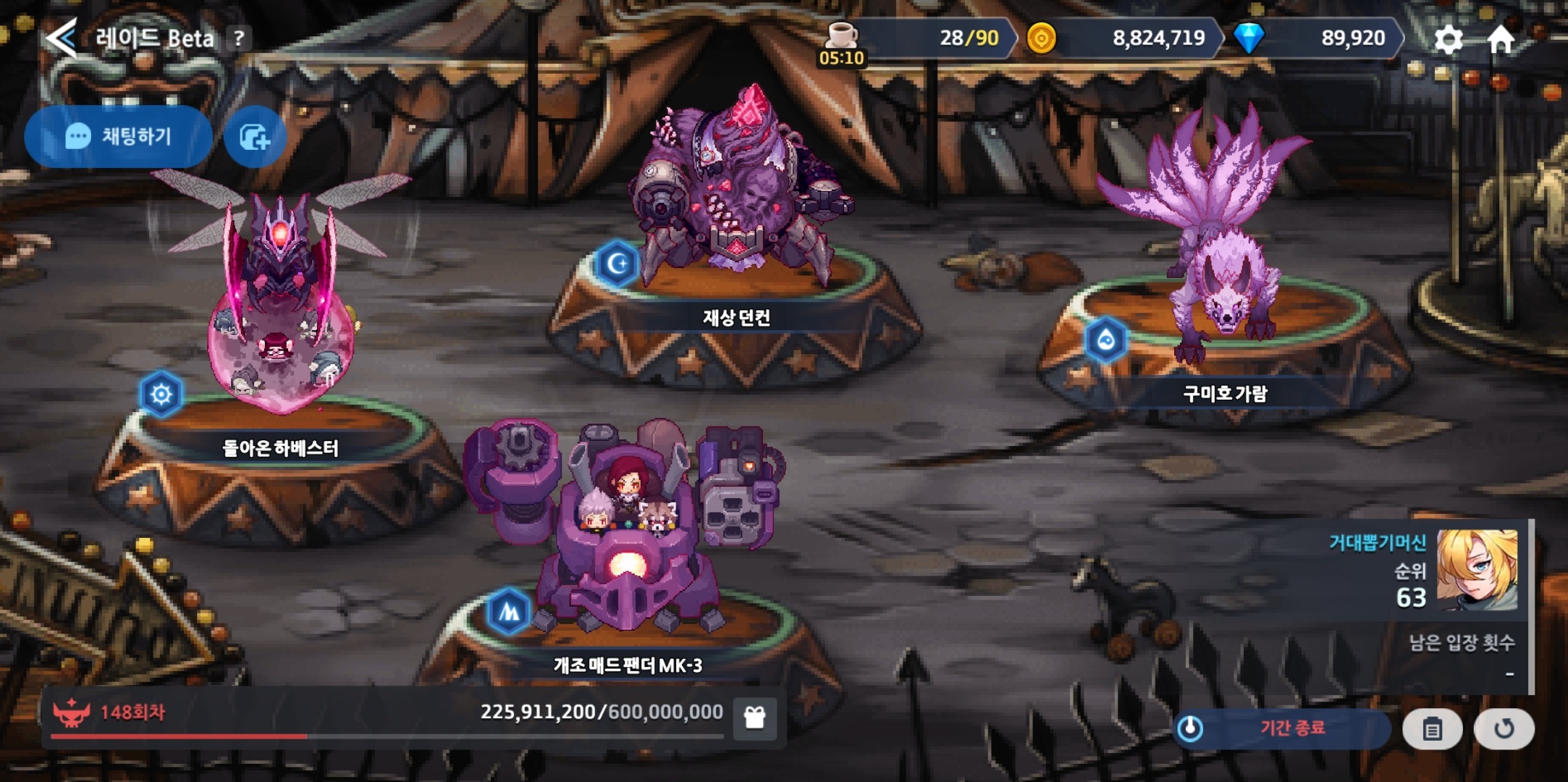Open the raid help question mark
The height and width of the screenshot is (782, 1568).
[239, 38]
